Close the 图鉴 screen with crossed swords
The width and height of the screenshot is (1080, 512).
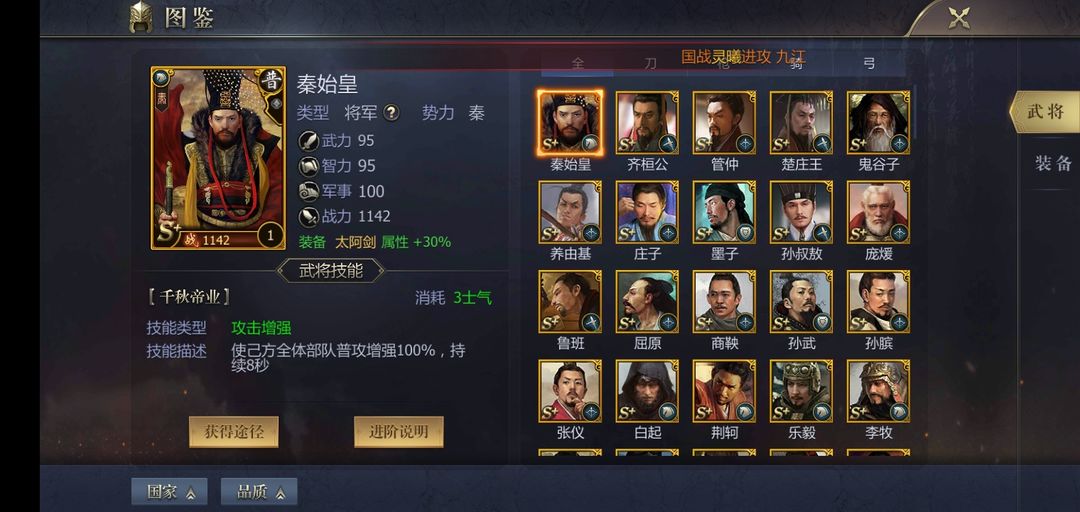(959, 18)
